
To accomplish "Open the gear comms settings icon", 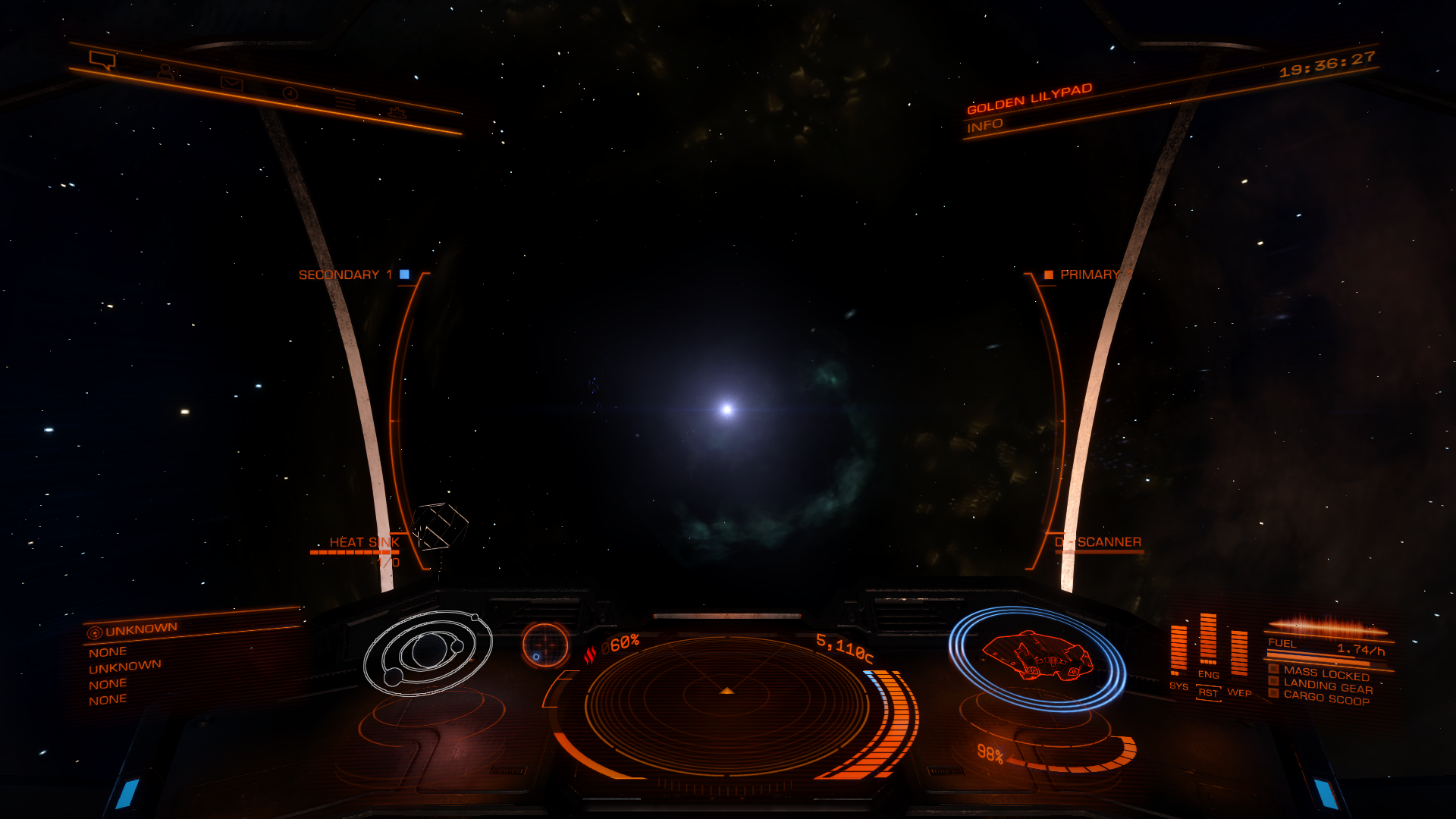I will coord(397,113).
